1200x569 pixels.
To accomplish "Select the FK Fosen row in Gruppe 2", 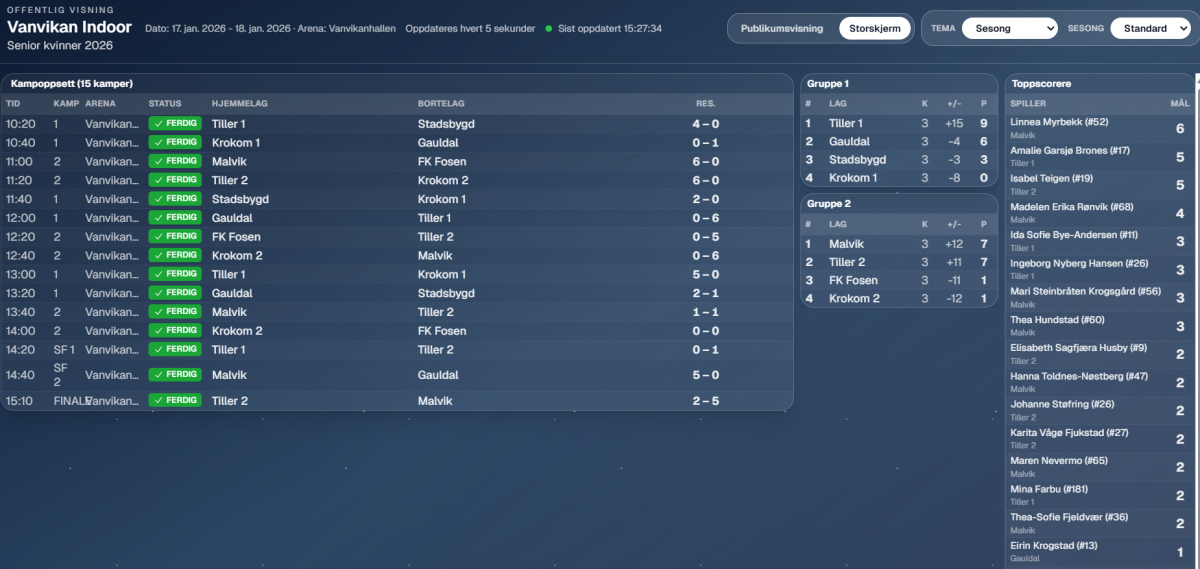I will [898, 281].
